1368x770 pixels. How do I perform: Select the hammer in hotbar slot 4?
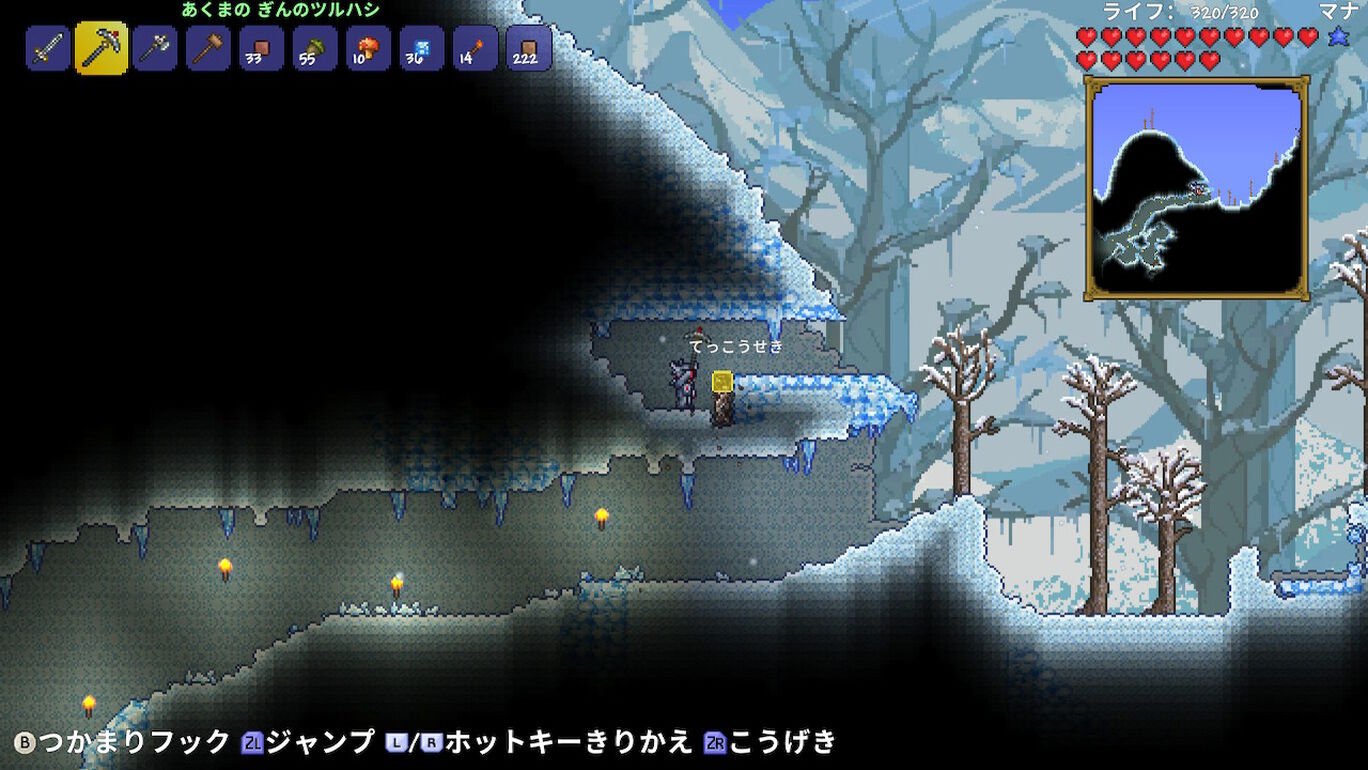(207, 48)
